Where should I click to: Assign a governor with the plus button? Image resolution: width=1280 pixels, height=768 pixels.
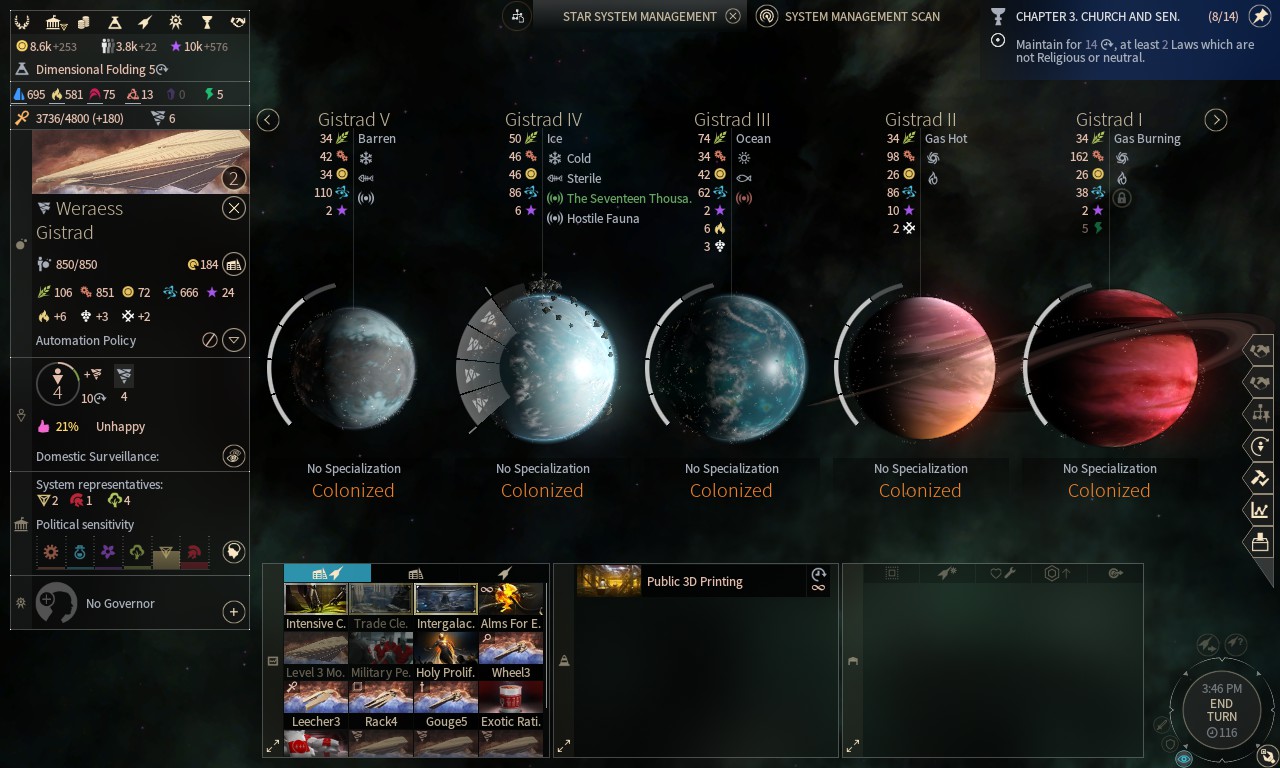click(233, 612)
